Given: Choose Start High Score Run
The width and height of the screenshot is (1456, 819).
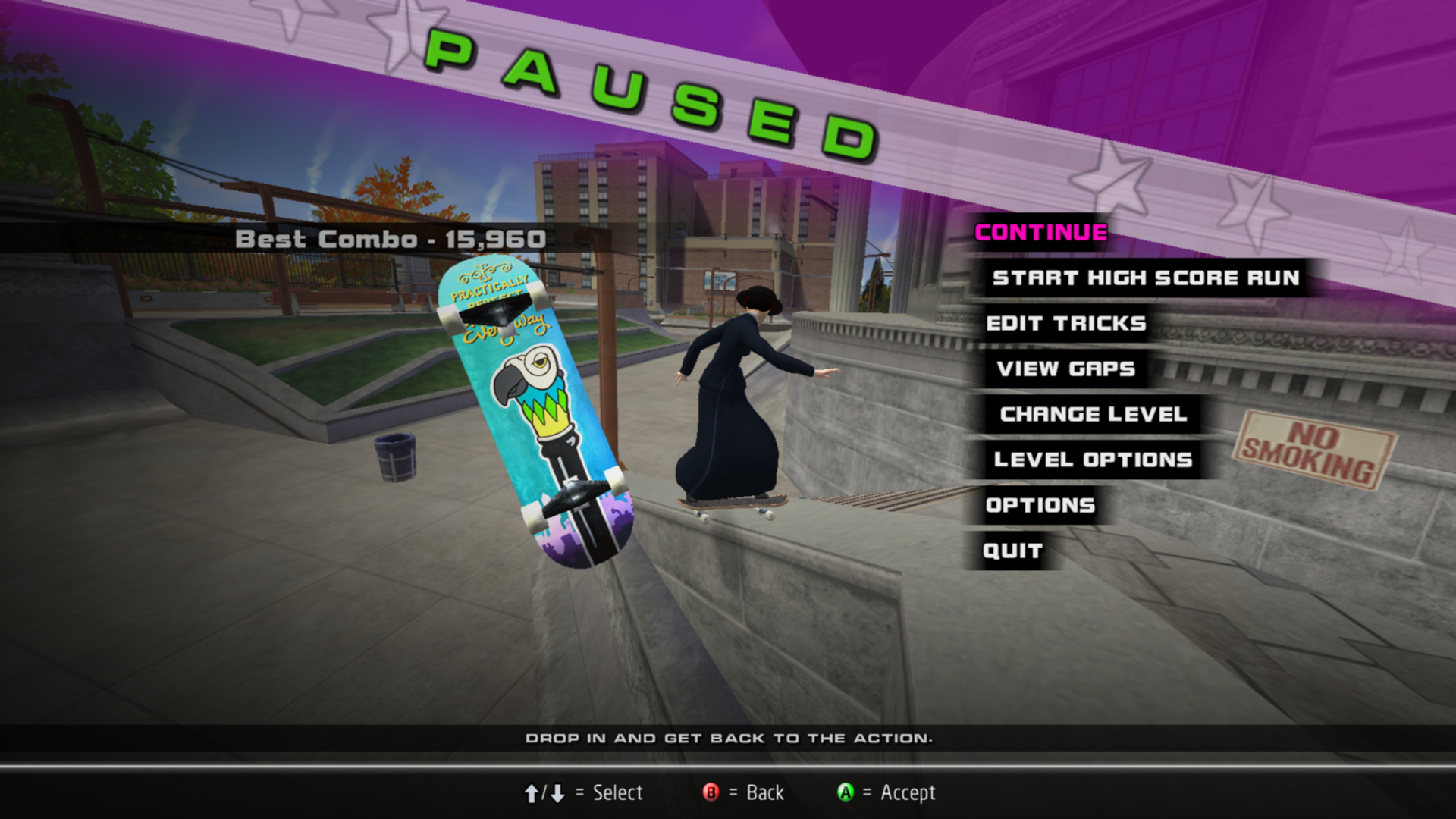Looking at the screenshot, I should [1145, 278].
